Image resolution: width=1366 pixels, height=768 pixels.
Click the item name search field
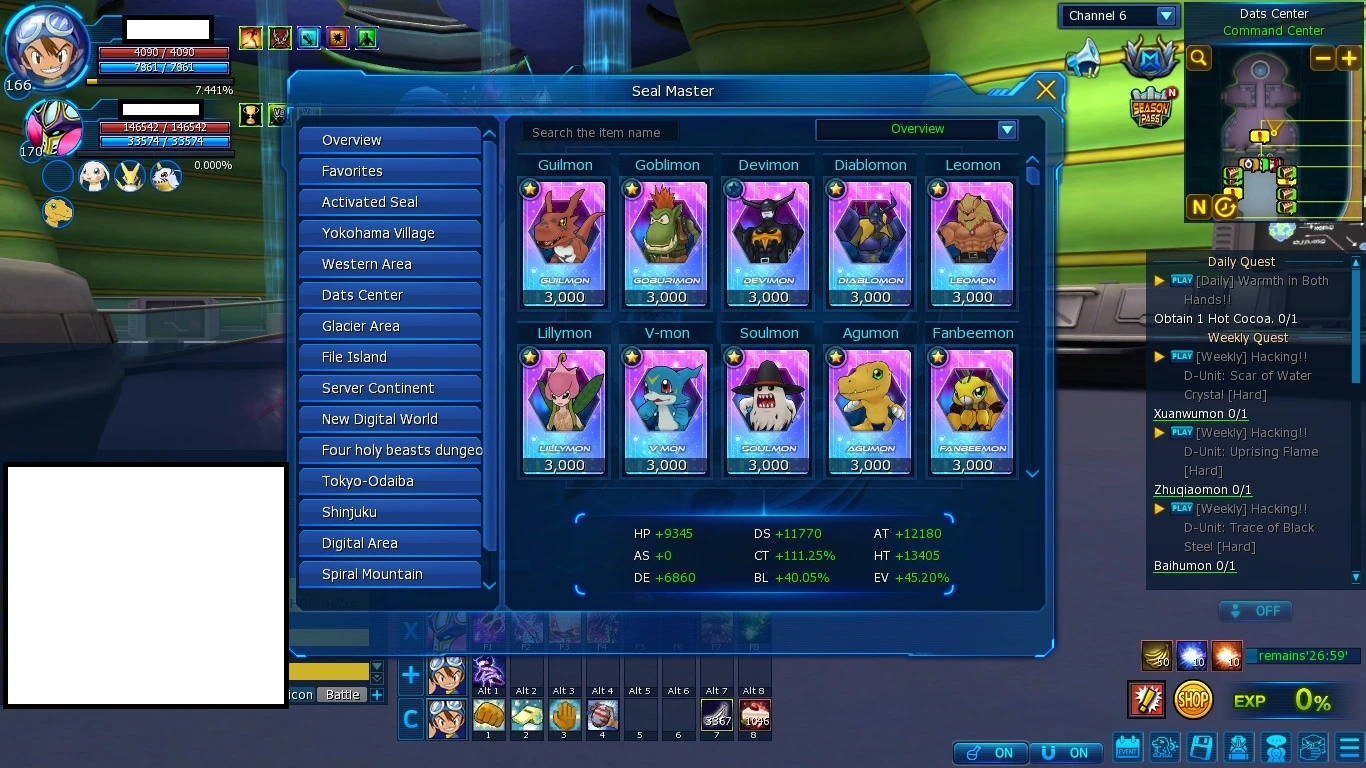coord(600,132)
